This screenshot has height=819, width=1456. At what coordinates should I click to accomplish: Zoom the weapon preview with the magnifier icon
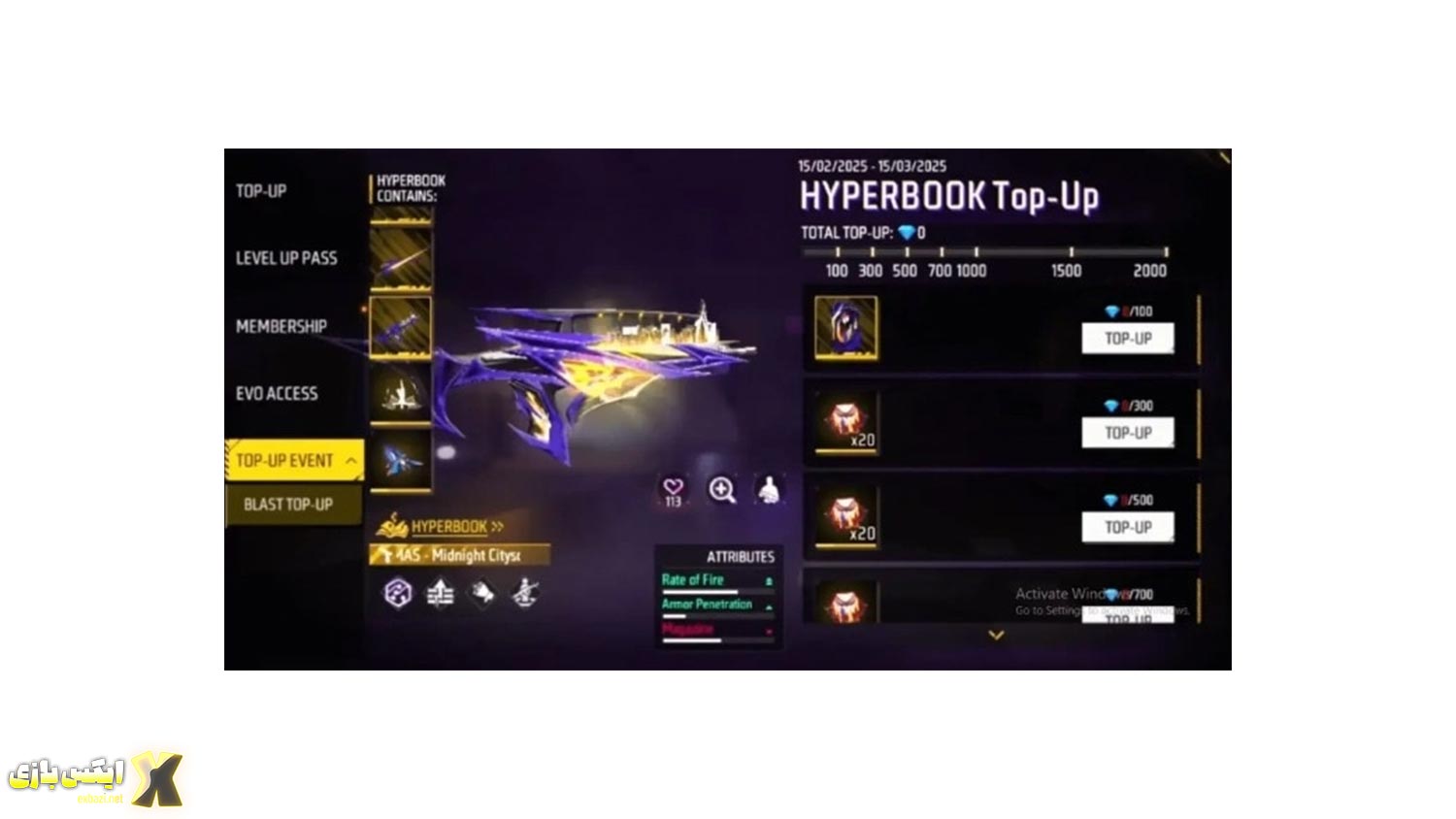(x=721, y=490)
